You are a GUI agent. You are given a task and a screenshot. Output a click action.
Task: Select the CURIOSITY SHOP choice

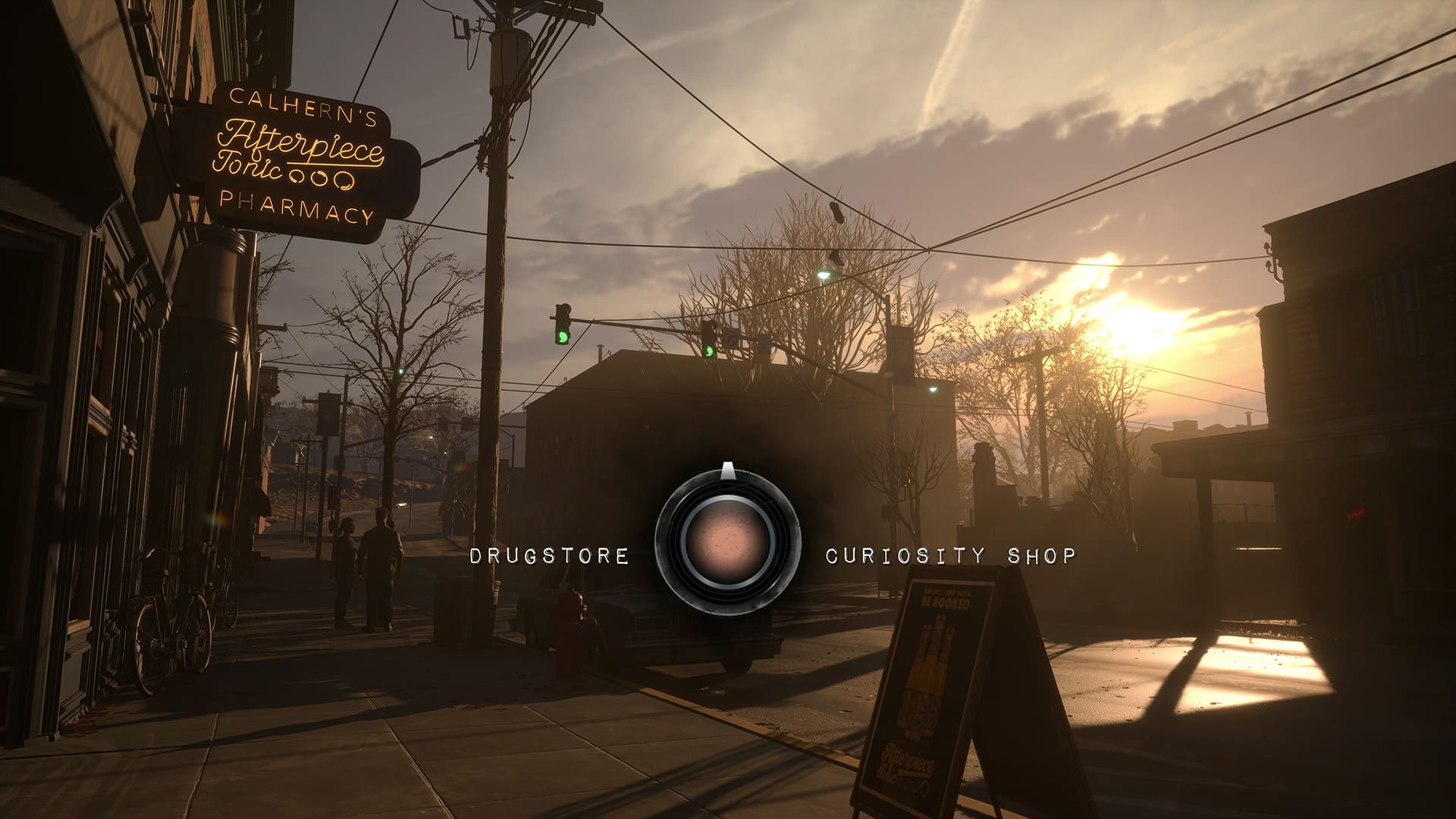tap(949, 554)
